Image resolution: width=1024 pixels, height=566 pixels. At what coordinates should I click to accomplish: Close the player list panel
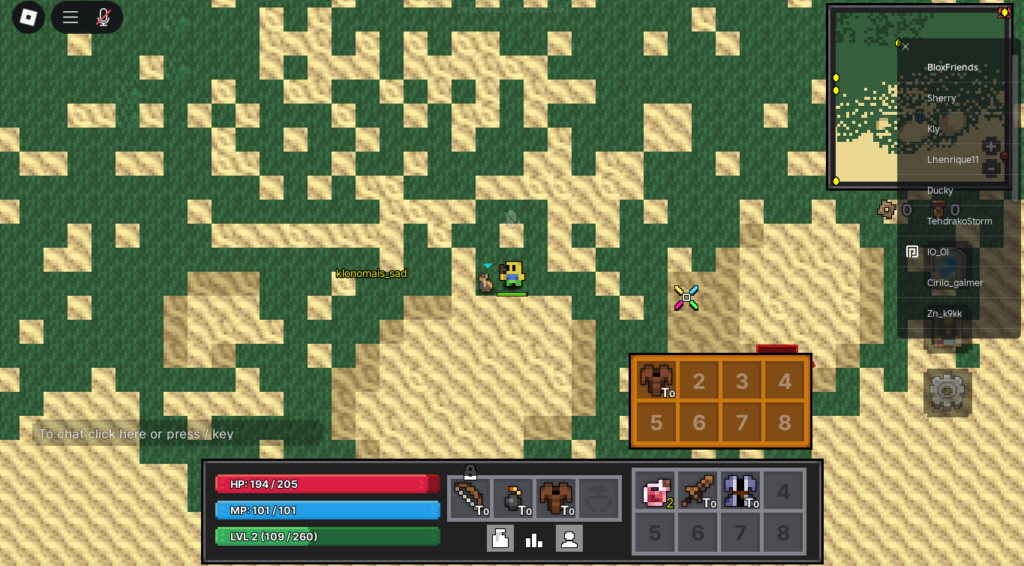pyautogui.click(x=906, y=46)
